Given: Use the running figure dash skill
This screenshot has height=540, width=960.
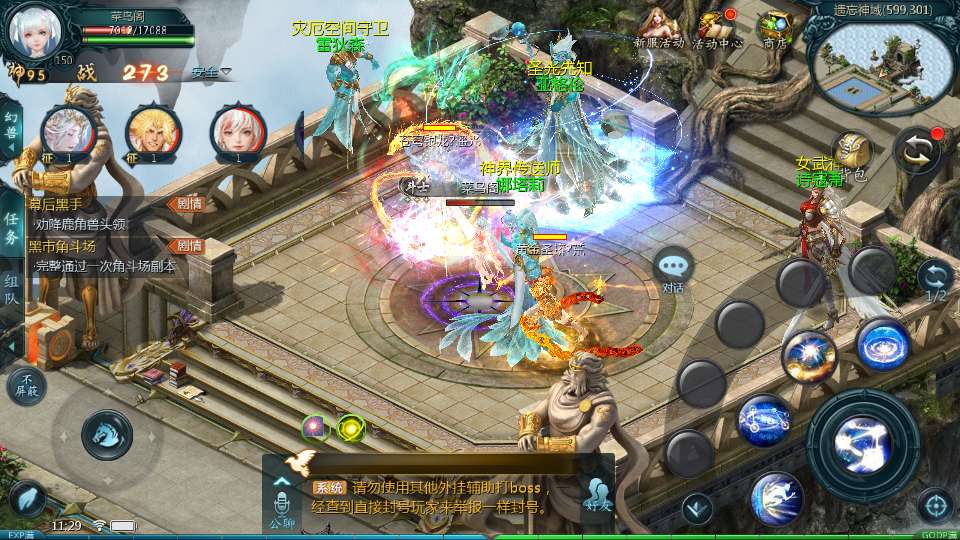Looking at the screenshot, I should point(777,497).
